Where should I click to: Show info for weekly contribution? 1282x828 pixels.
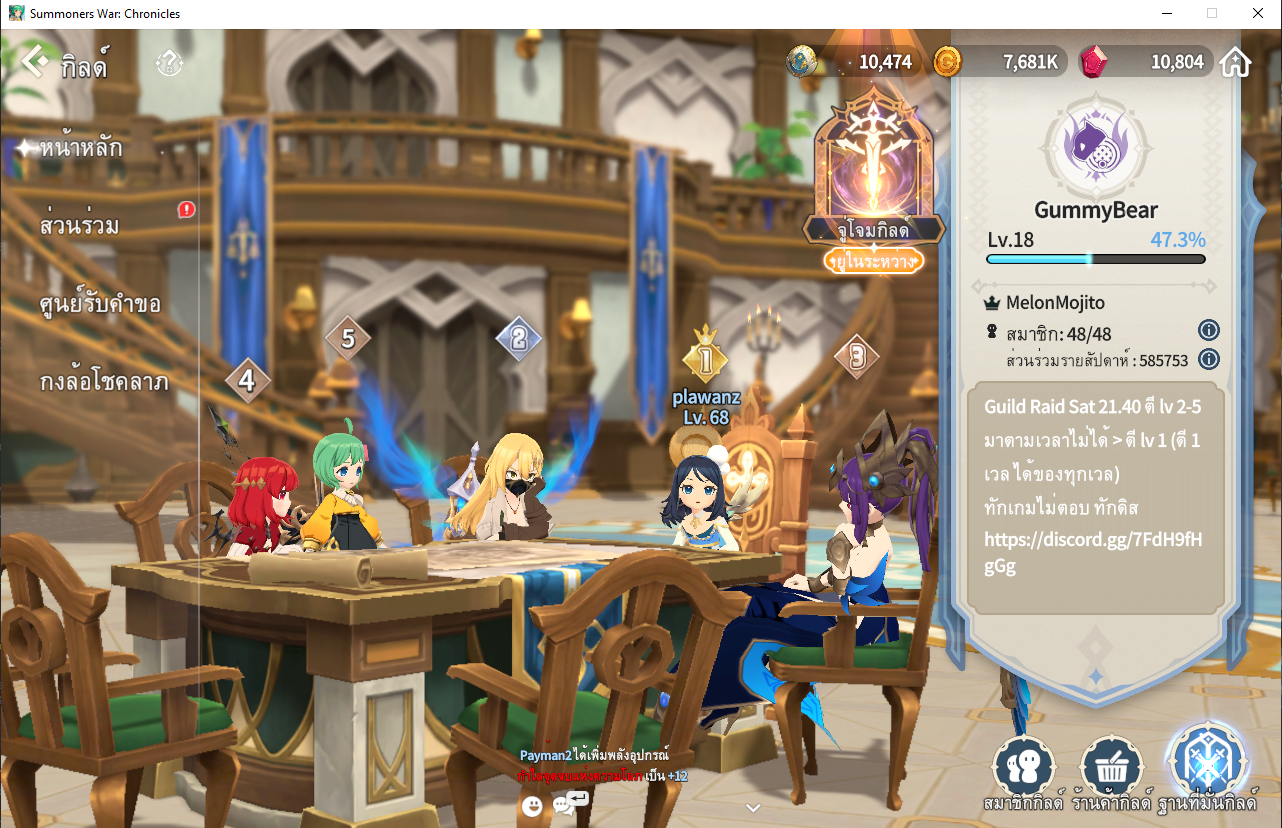point(1208,359)
